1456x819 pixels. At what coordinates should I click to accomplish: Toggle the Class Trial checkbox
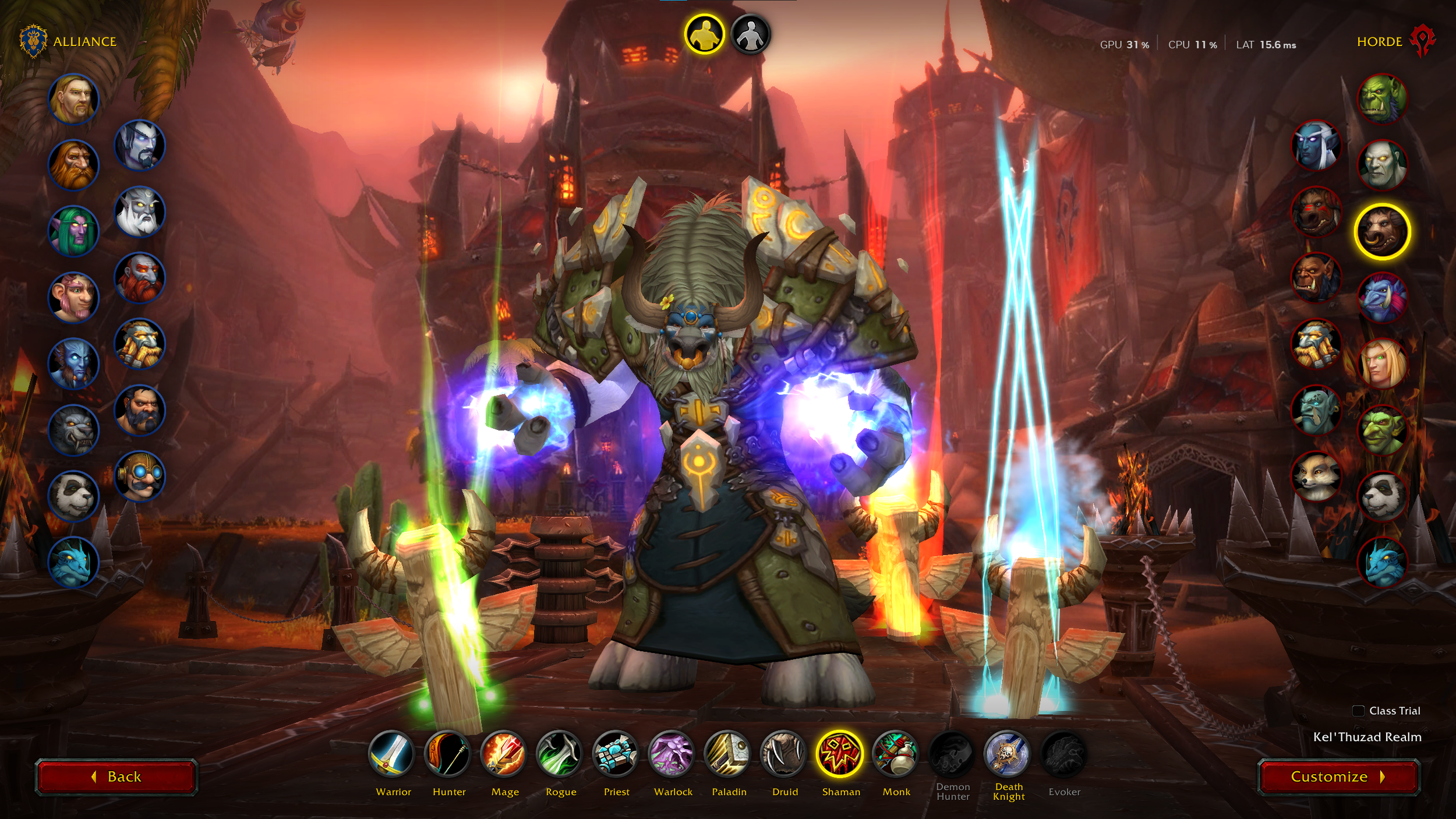1358,711
